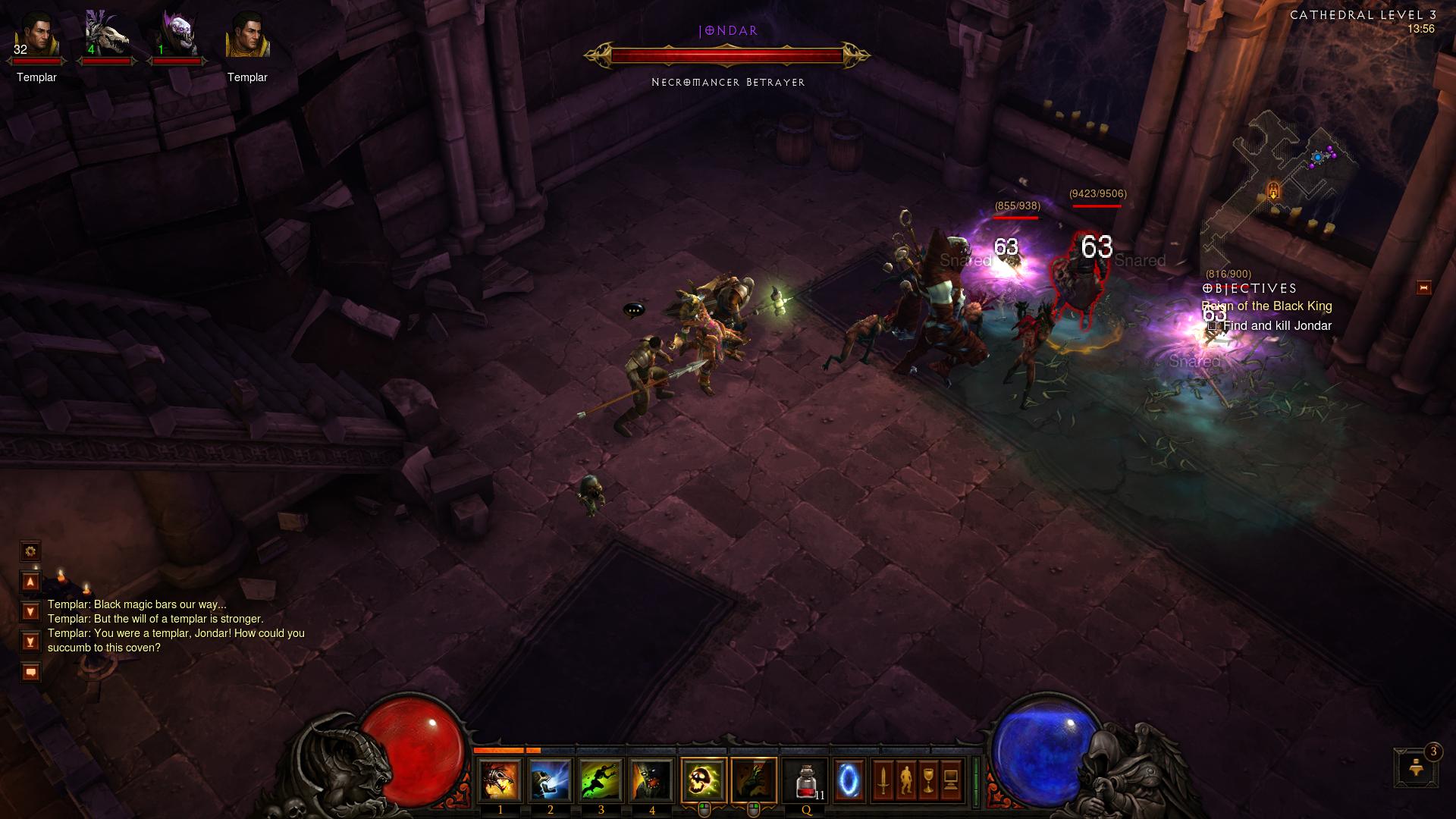The width and height of the screenshot is (1456, 819).
Task: Open chat settings gear button
Action: click(30, 551)
